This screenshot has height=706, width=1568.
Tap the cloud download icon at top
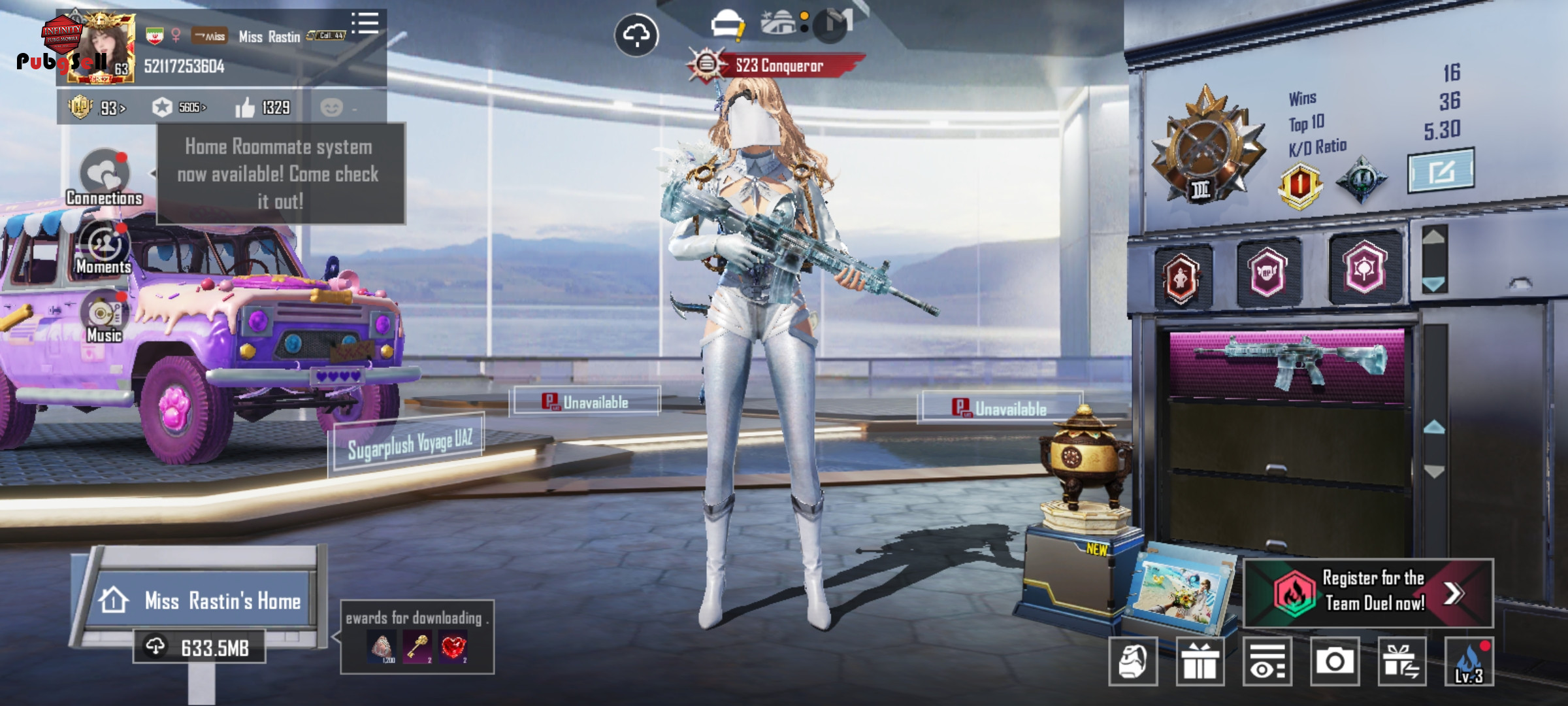click(x=636, y=35)
